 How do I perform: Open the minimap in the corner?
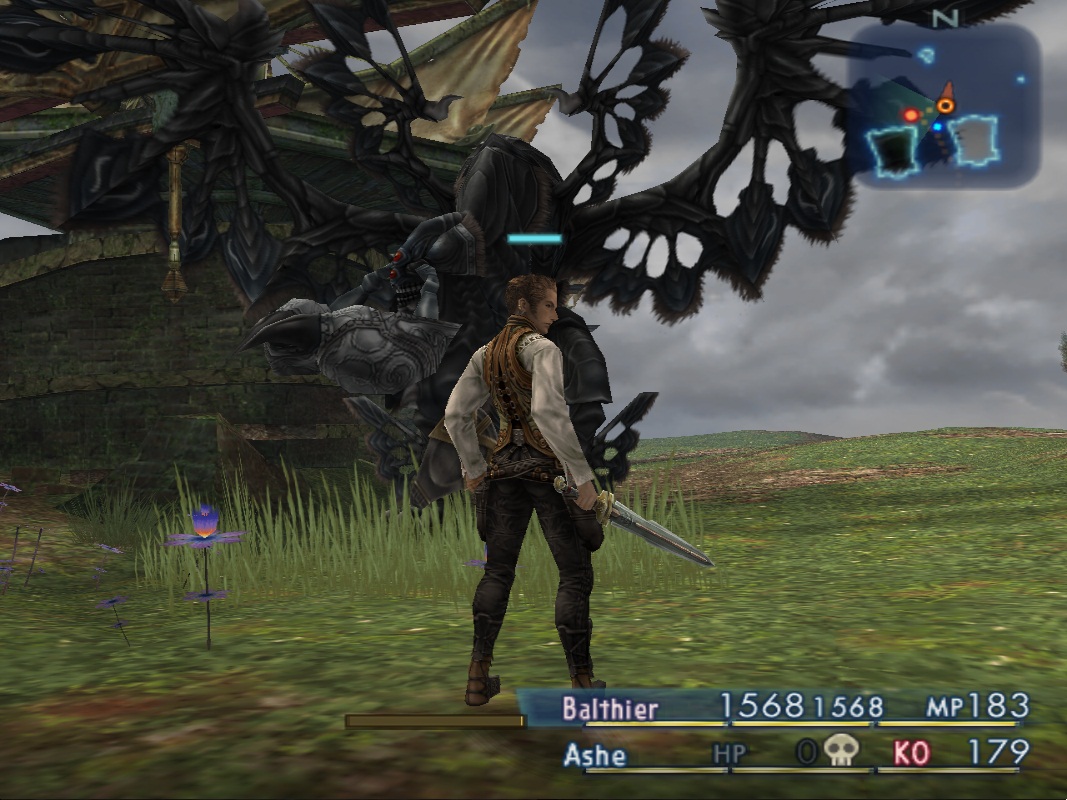943,105
